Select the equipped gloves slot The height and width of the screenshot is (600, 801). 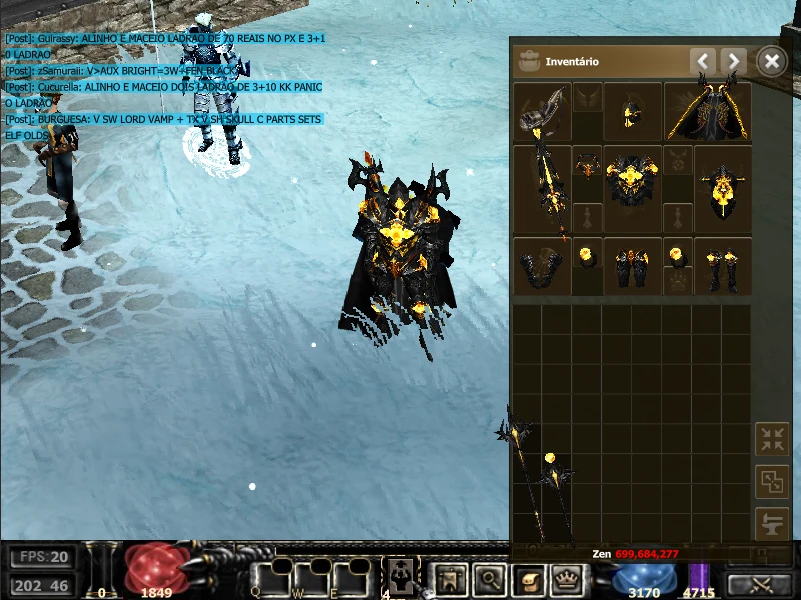click(x=541, y=266)
